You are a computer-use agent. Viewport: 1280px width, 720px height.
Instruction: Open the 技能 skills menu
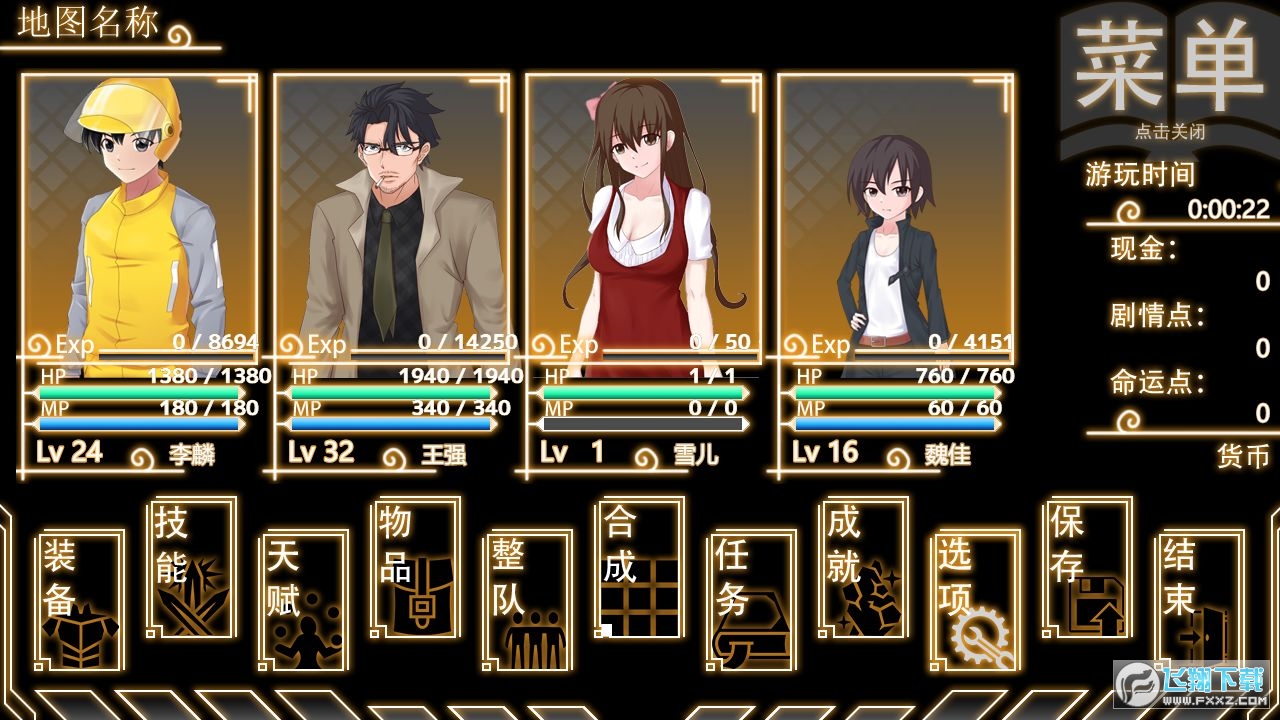point(192,567)
